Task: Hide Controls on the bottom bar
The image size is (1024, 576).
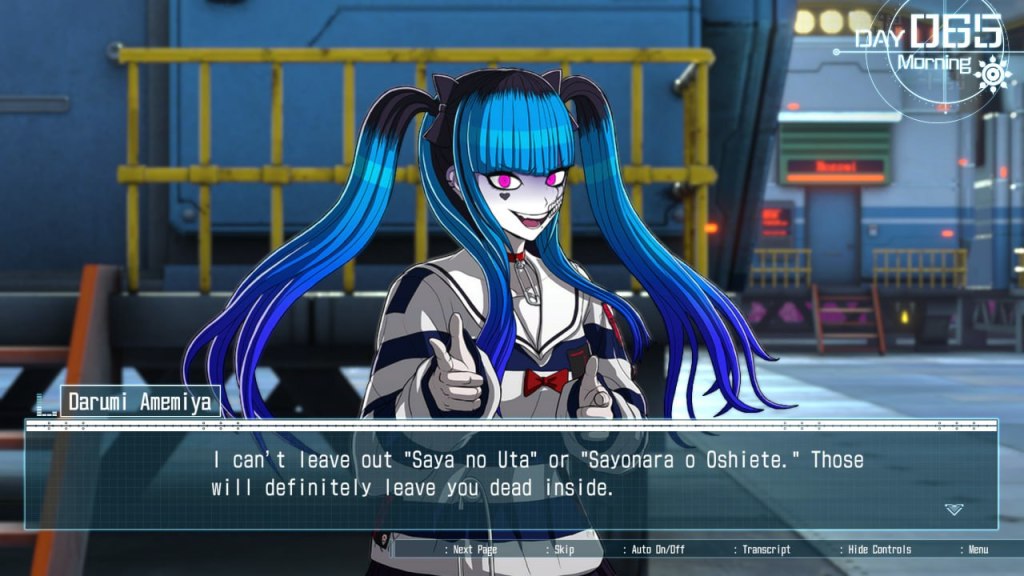Action: pos(879,549)
